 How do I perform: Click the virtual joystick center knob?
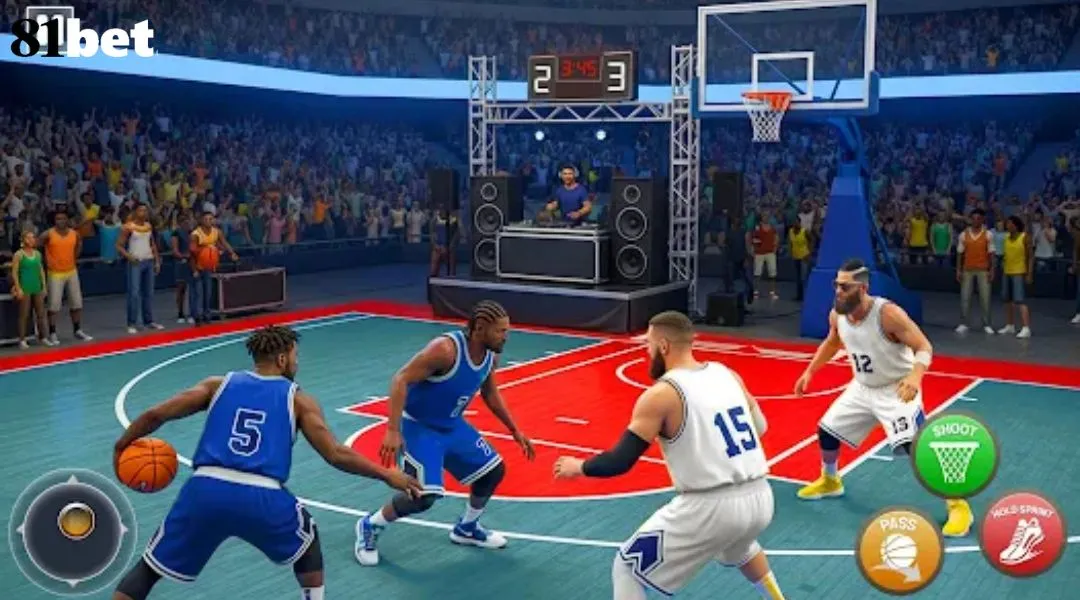coord(75,521)
